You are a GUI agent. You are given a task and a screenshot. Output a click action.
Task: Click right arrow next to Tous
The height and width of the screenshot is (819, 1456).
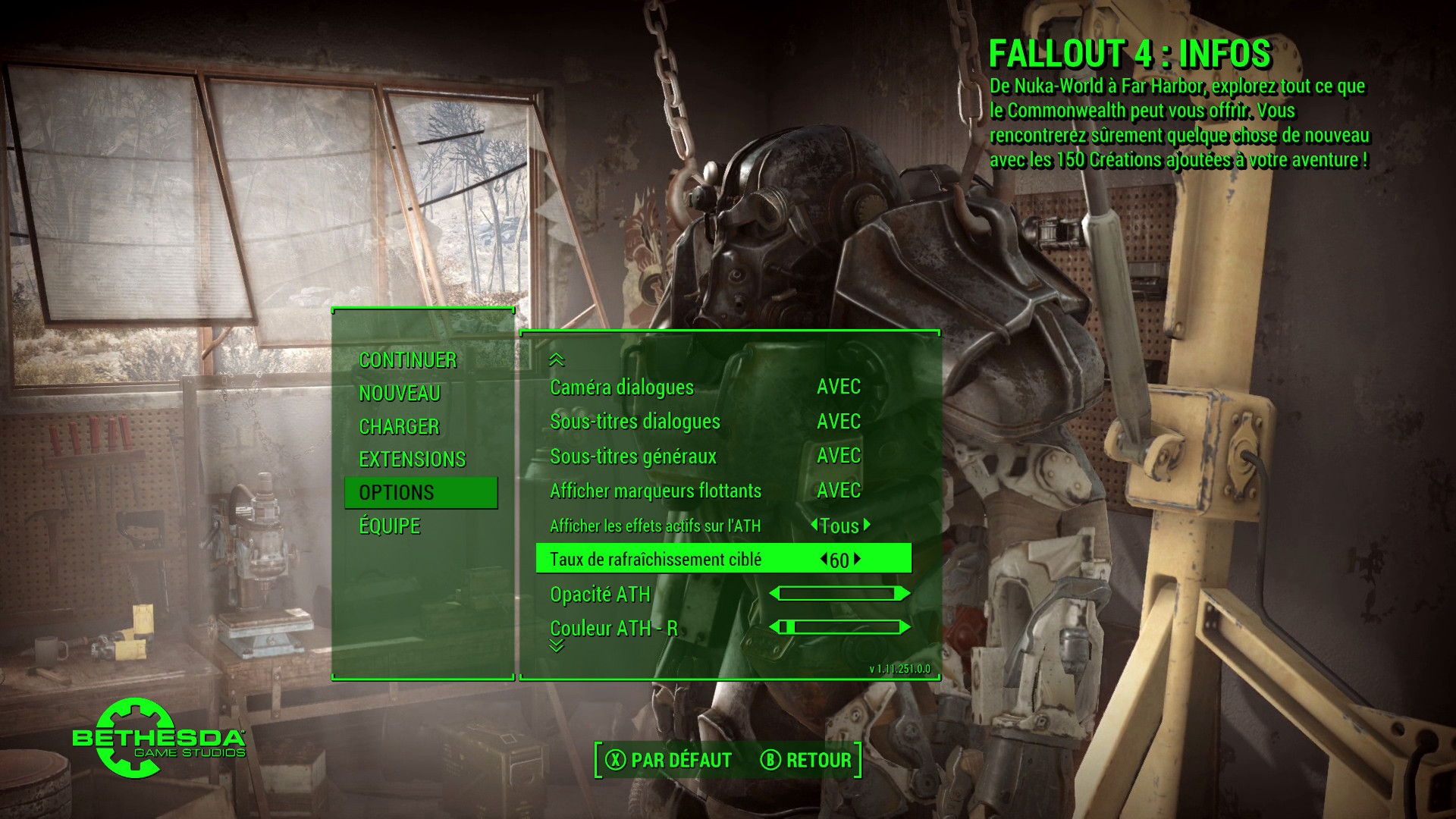pyautogui.click(x=867, y=525)
